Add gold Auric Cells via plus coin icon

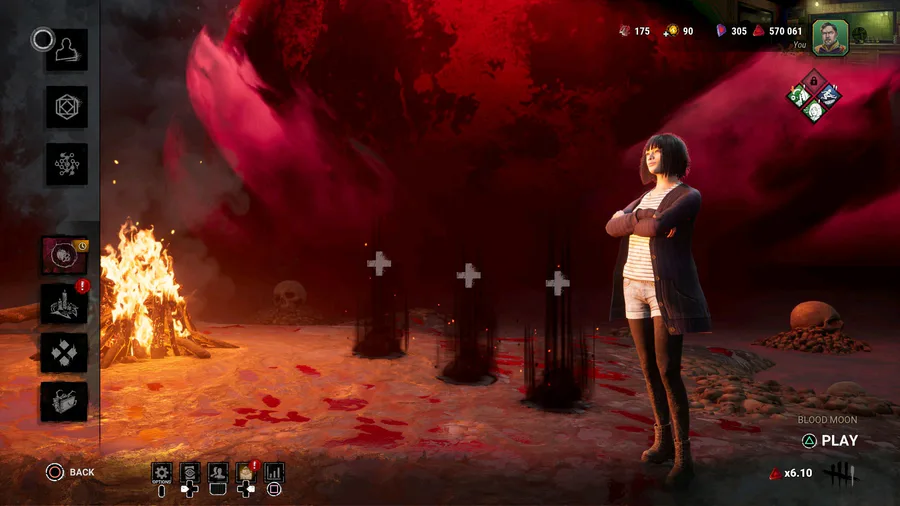coord(673,31)
